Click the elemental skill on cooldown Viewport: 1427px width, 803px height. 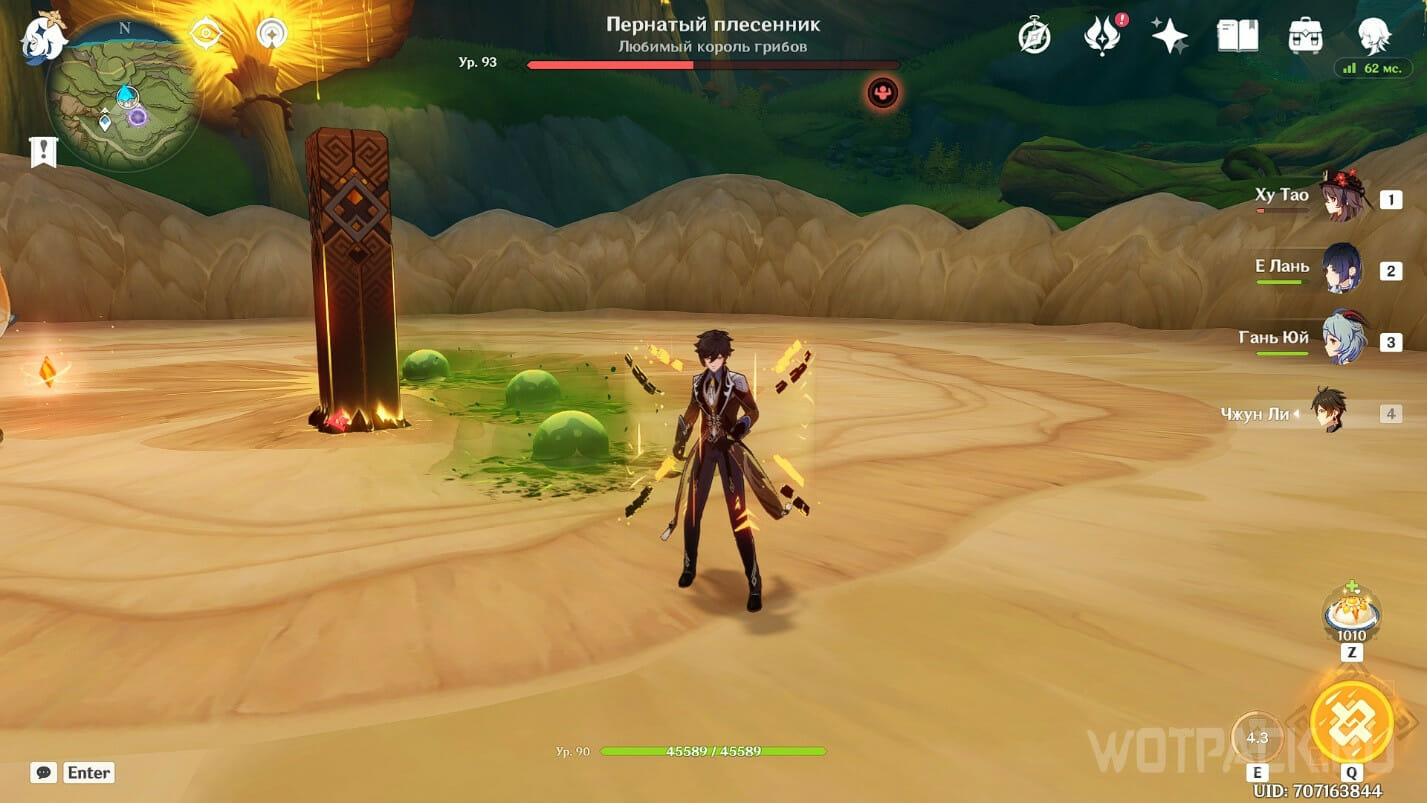(x=1257, y=738)
